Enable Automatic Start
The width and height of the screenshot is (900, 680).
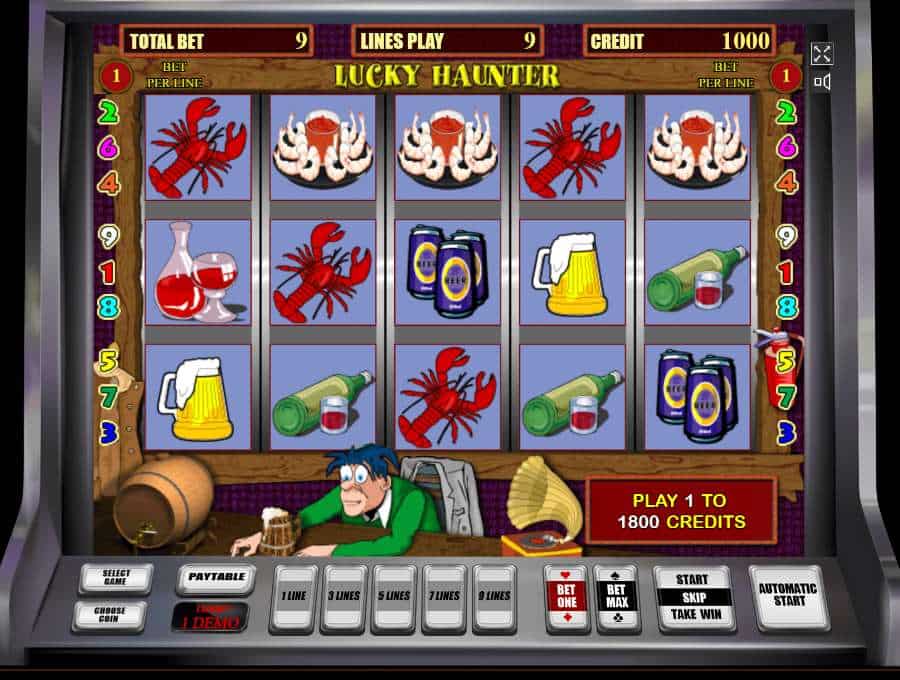tap(788, 597)
